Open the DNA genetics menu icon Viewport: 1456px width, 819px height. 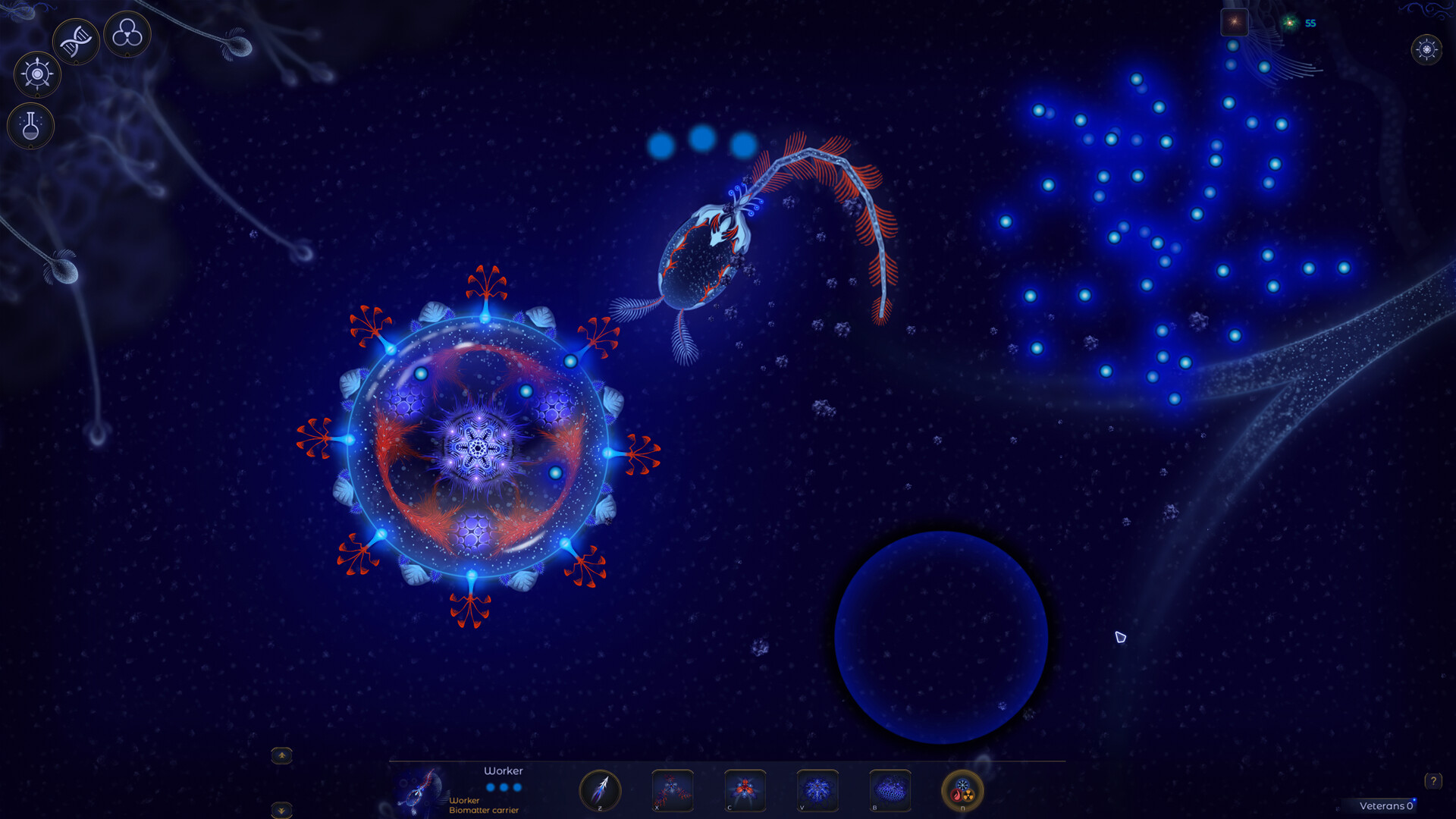click(76, 39)
